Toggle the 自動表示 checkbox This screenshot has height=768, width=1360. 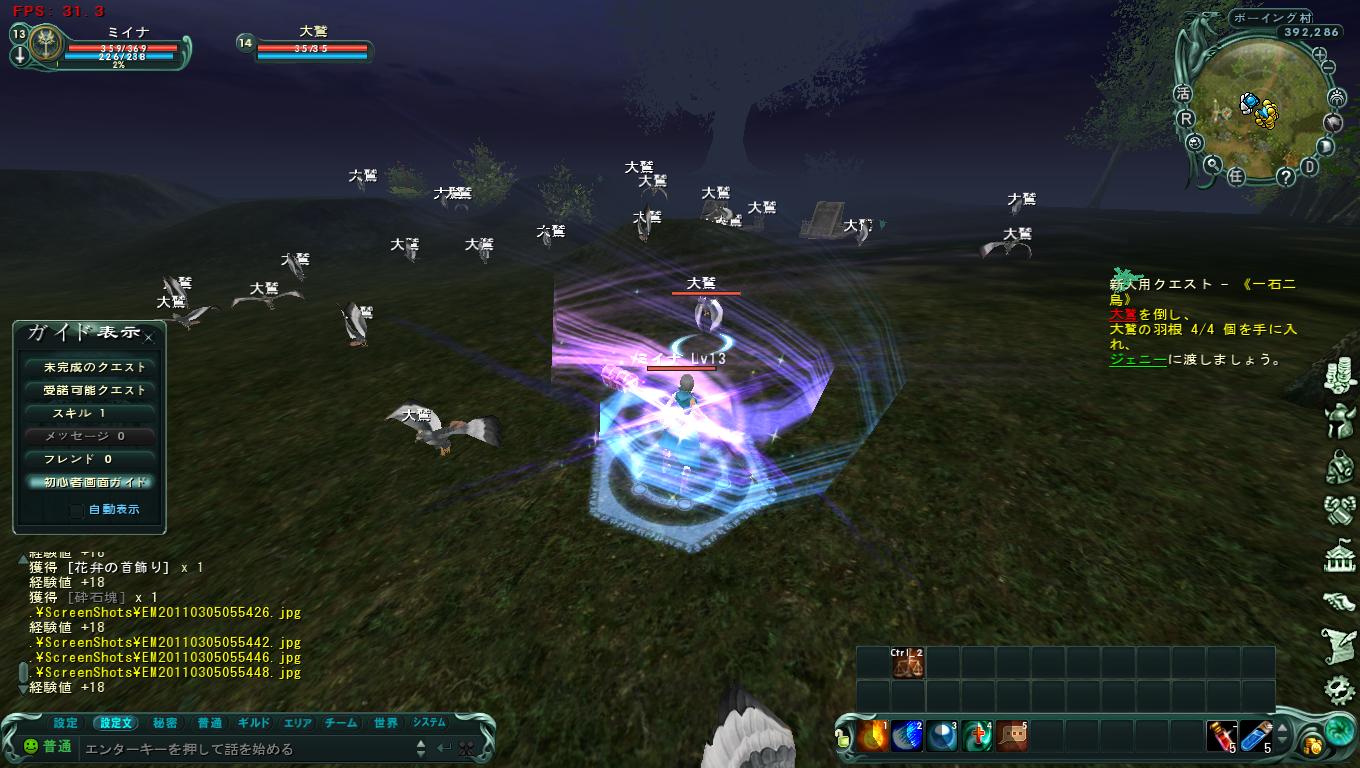pyautogui.click(x=77, y=510)
